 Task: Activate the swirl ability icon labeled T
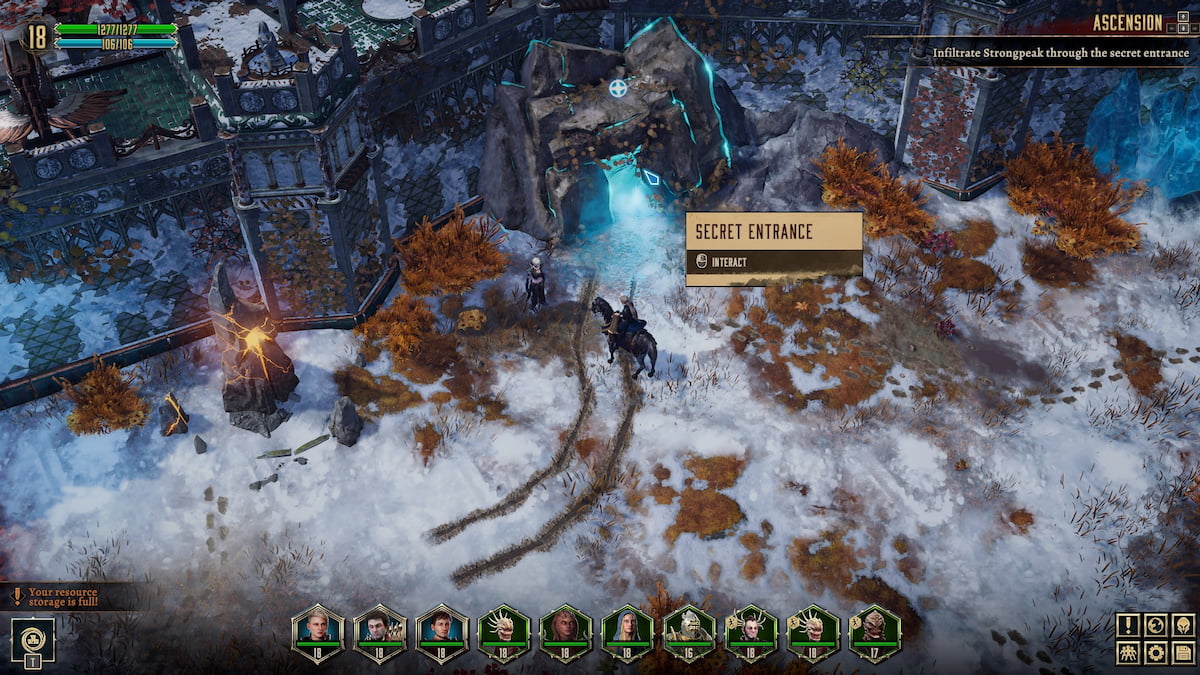(x=32, y=638)
